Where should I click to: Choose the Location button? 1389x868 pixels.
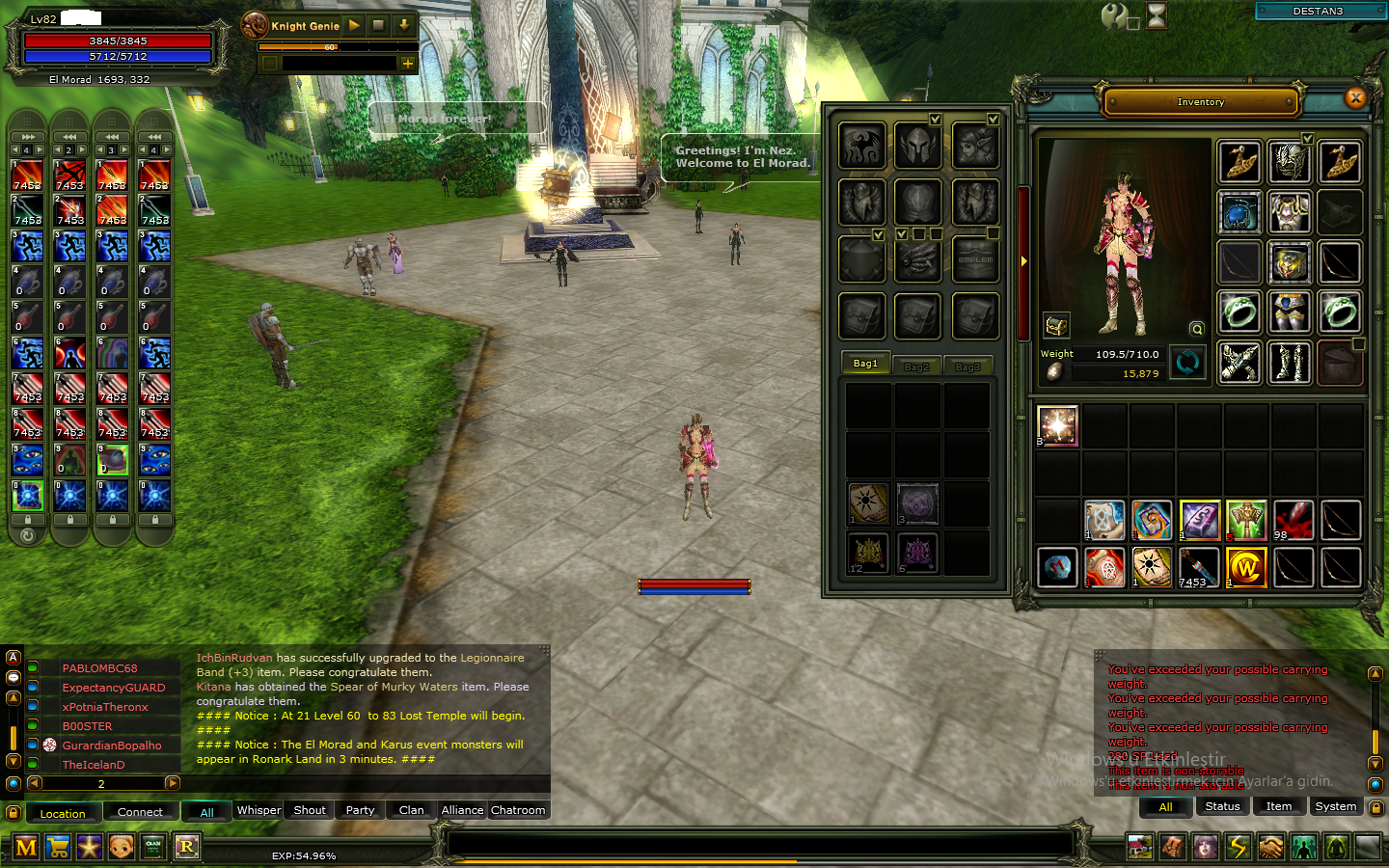tap(63, 813)
